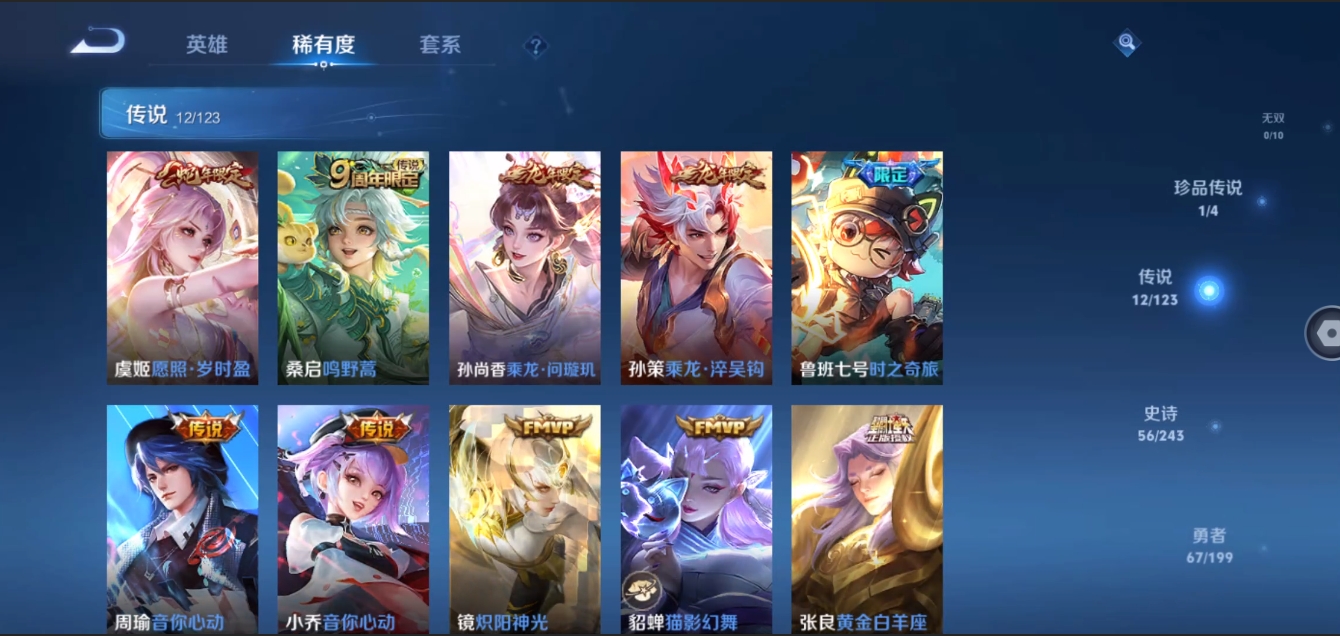
Task: Show the 勇者 rarity category
Action: tap(1209, 545)
